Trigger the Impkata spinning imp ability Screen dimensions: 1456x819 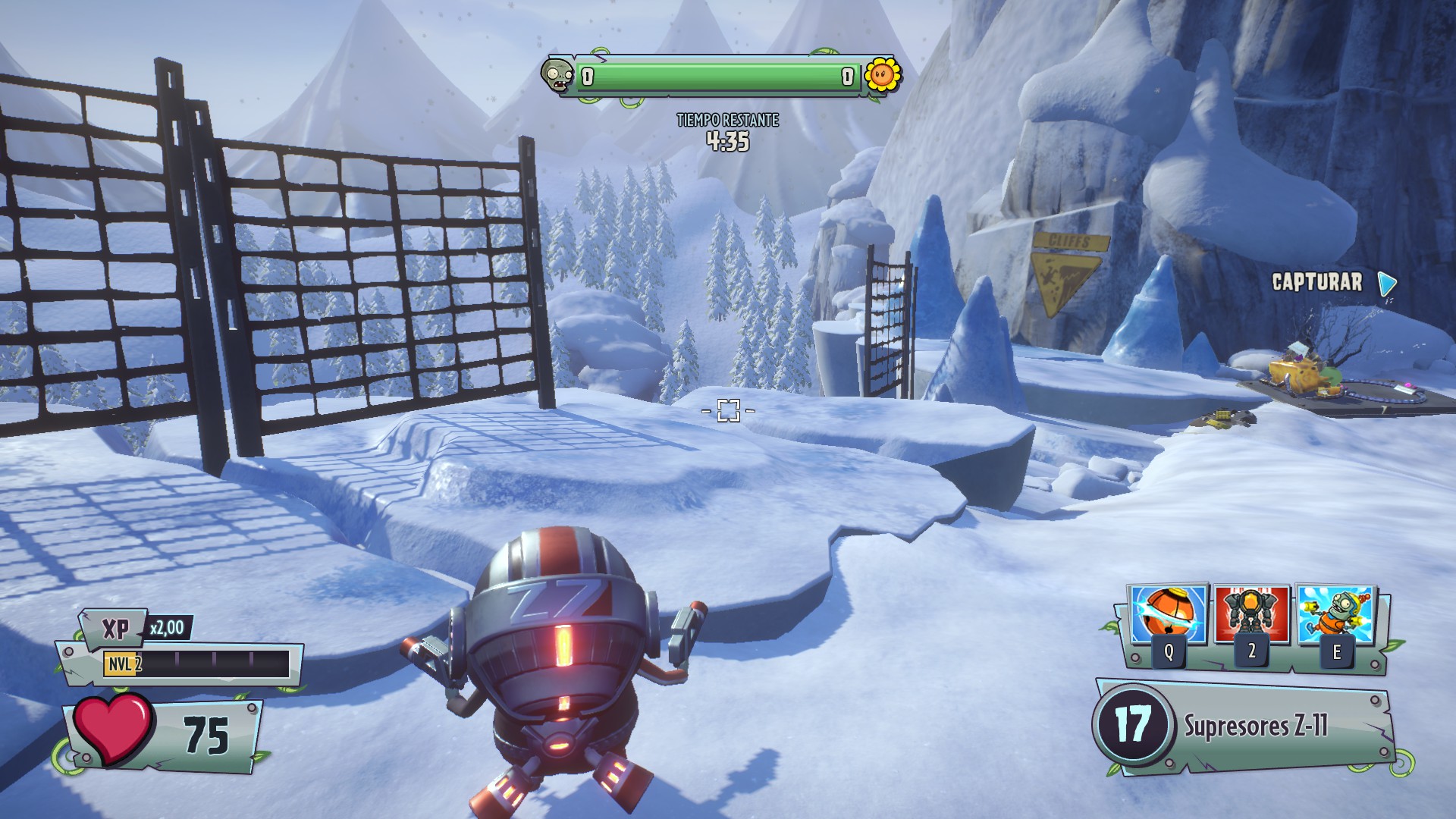click(1335, 615)
